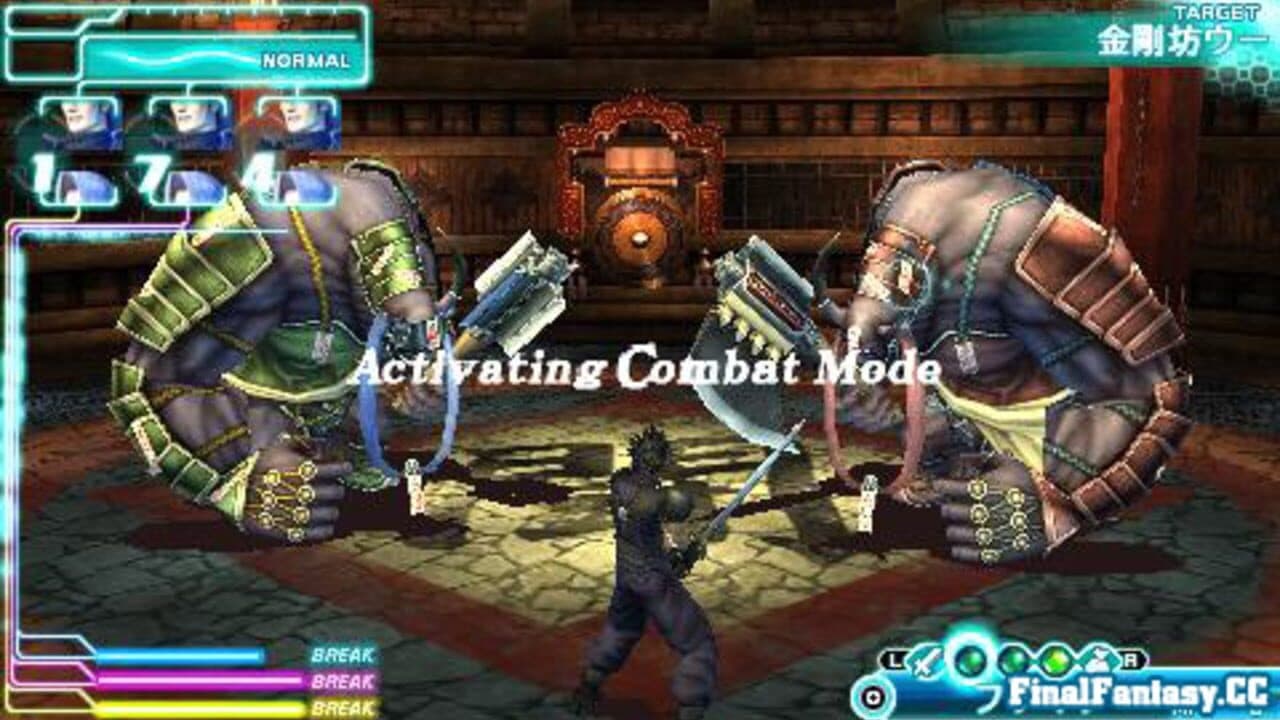This screenshot has width=1280, height=720.
Task: Click the L shoulder button icon
Action: point(893,658)
